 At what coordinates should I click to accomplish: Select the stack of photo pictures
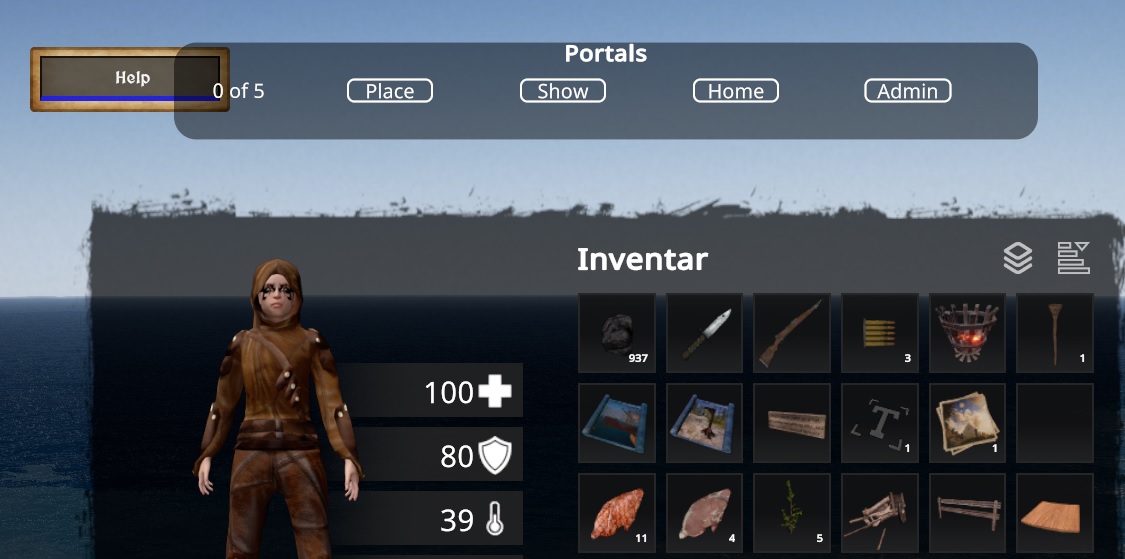pos(967,423)
